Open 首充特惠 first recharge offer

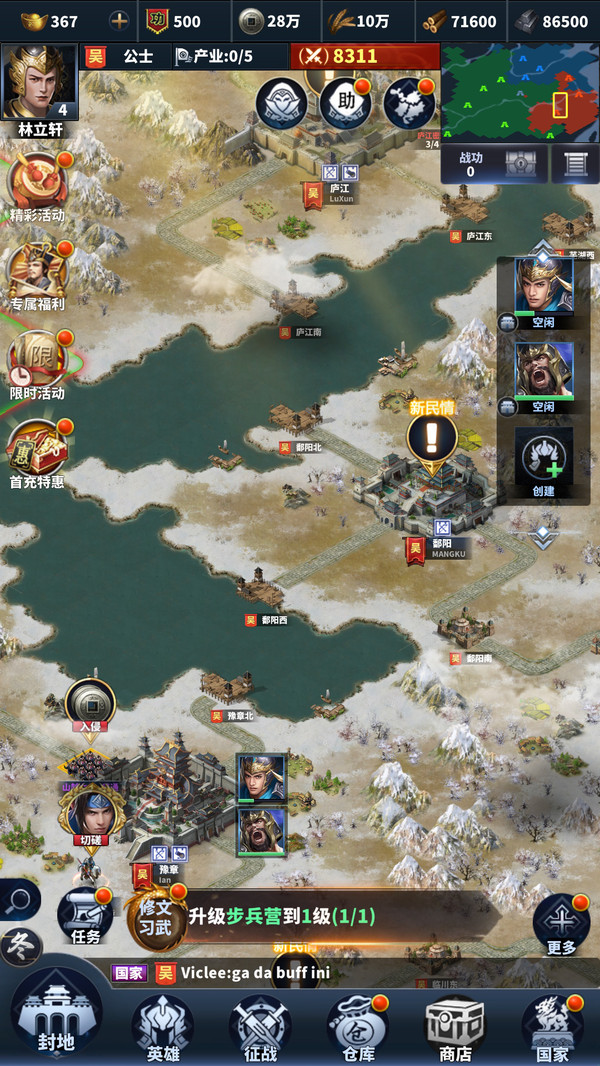38,450
